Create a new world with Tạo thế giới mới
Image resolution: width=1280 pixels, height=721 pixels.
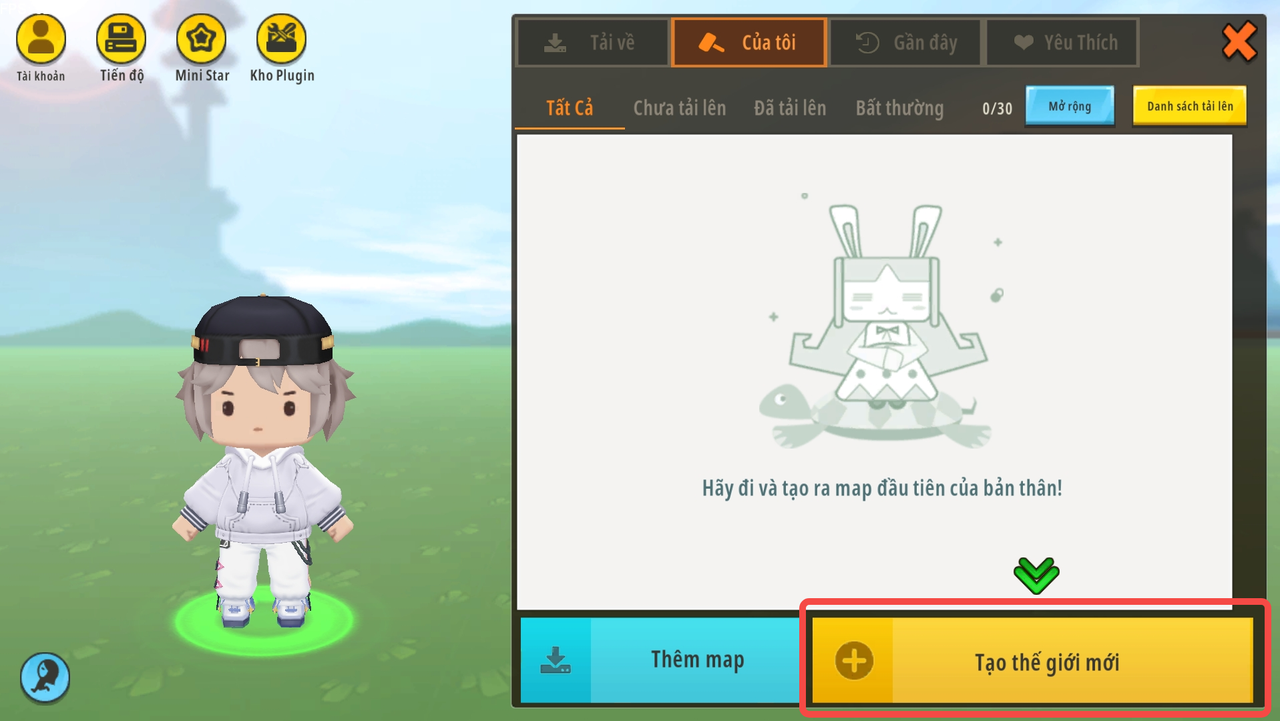coord(1032,661)
